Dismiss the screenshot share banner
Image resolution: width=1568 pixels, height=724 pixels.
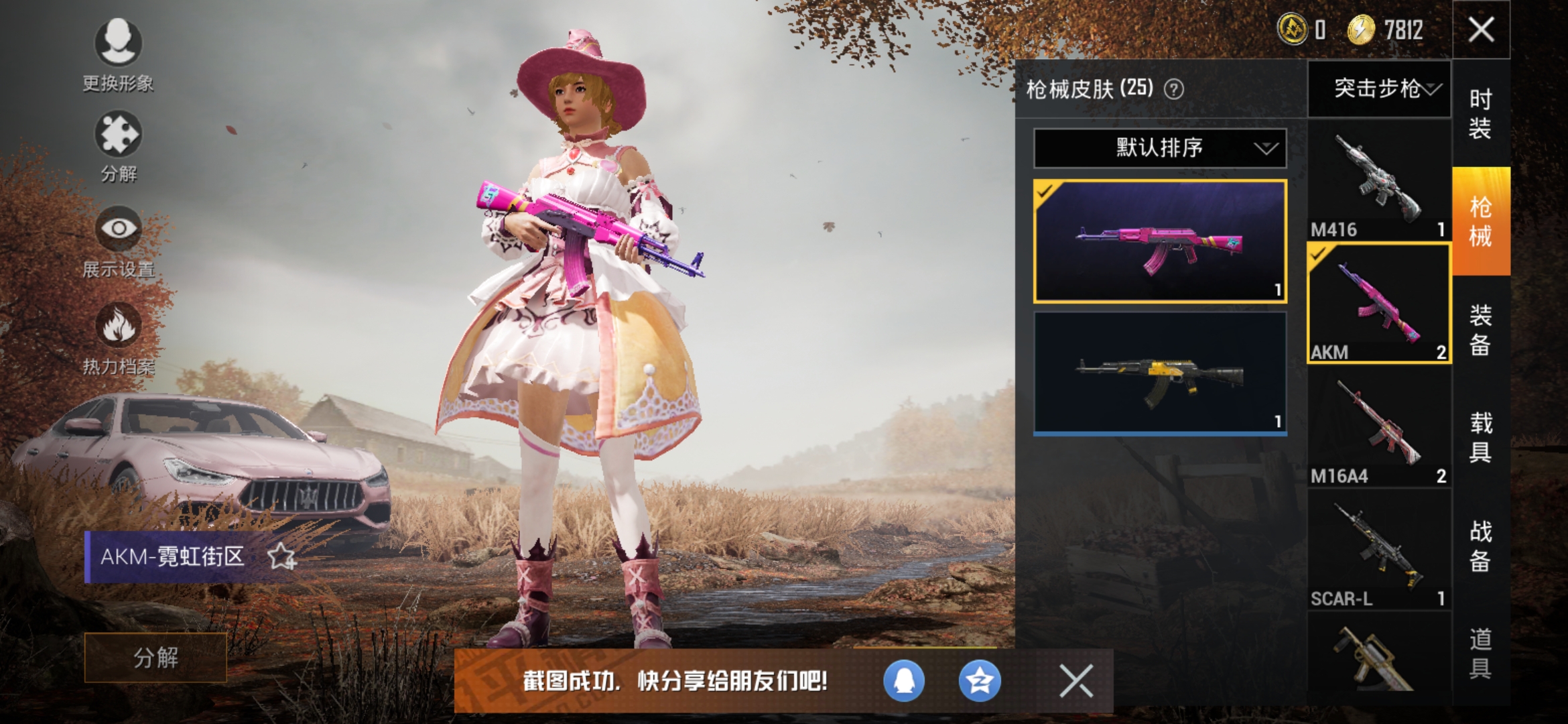coord(1075,682)
